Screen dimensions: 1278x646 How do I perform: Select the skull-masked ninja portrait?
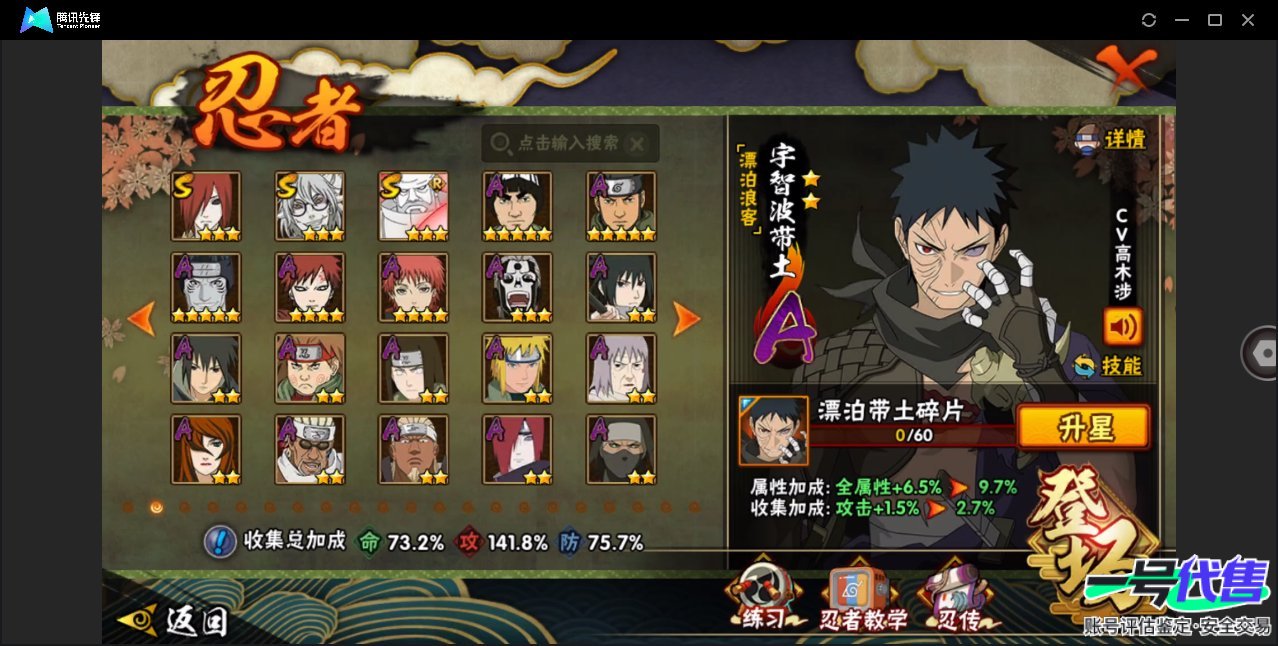[517, 287]
